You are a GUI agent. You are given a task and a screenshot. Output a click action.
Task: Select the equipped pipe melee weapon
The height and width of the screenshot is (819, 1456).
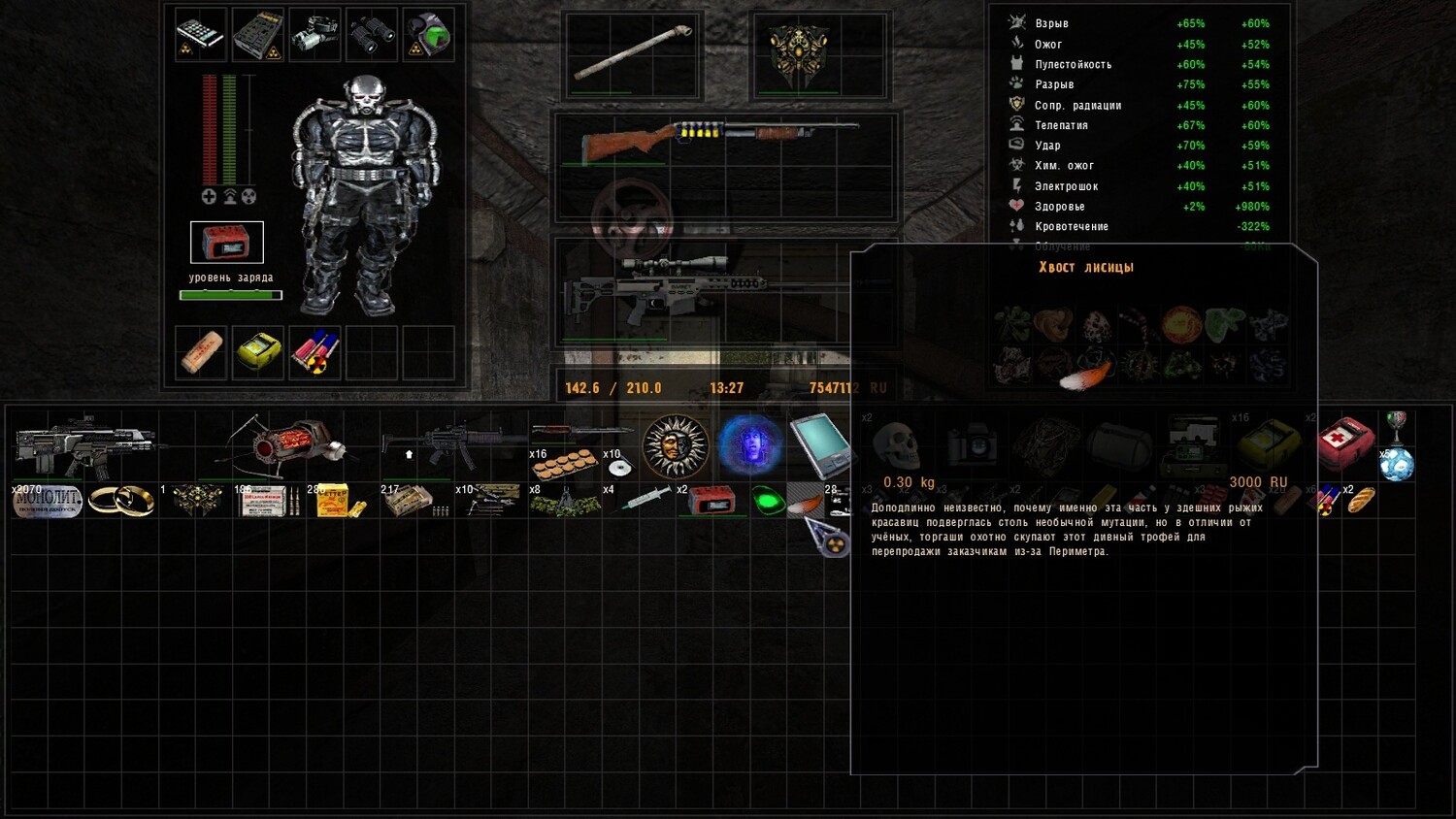(x=633, y=53)
